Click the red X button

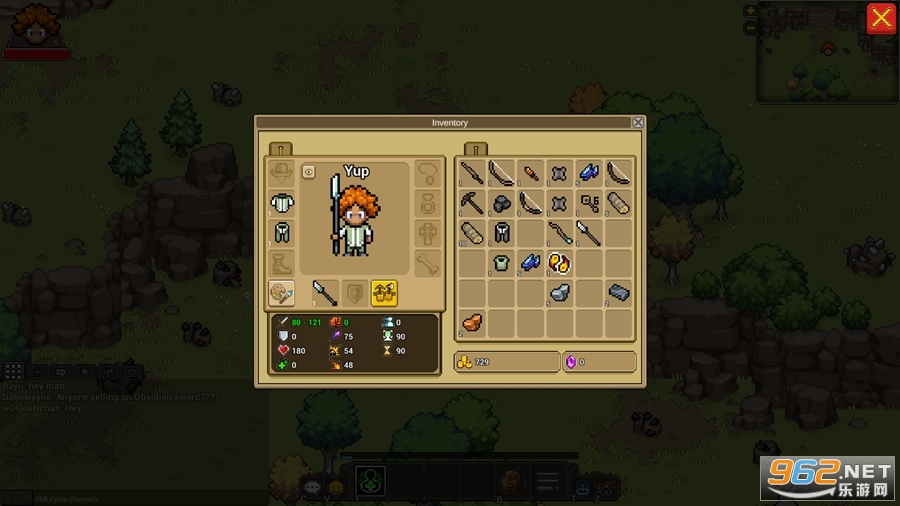(x=880, y=18)
